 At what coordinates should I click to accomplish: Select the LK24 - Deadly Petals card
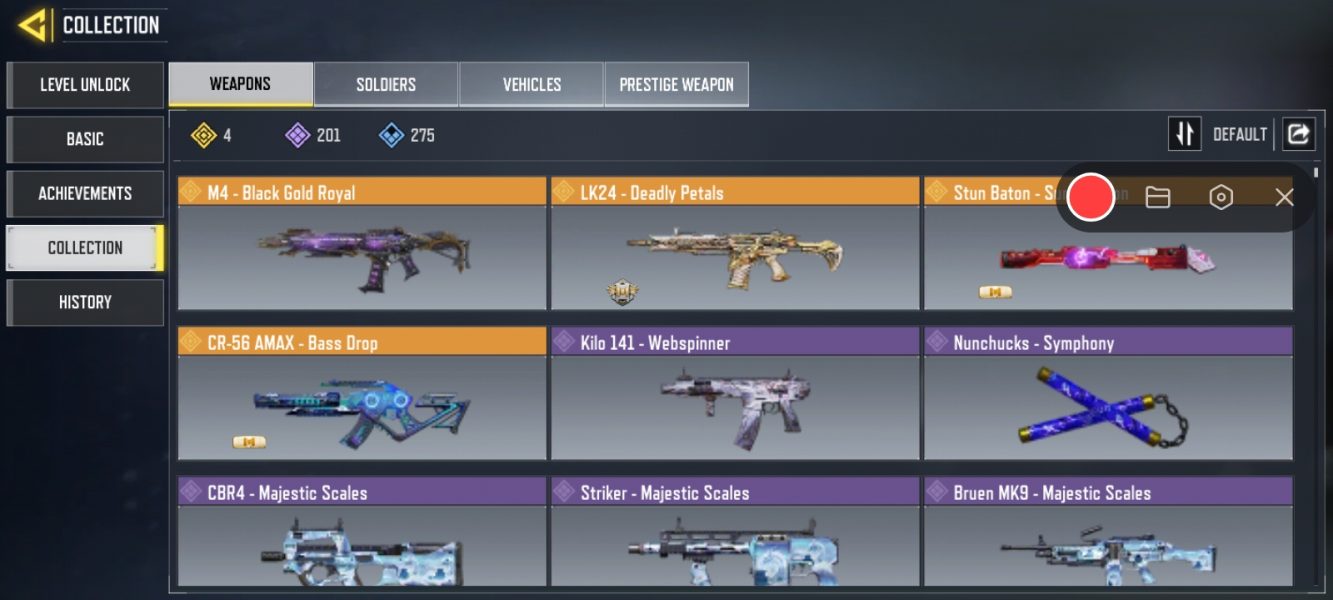[735, 245]
